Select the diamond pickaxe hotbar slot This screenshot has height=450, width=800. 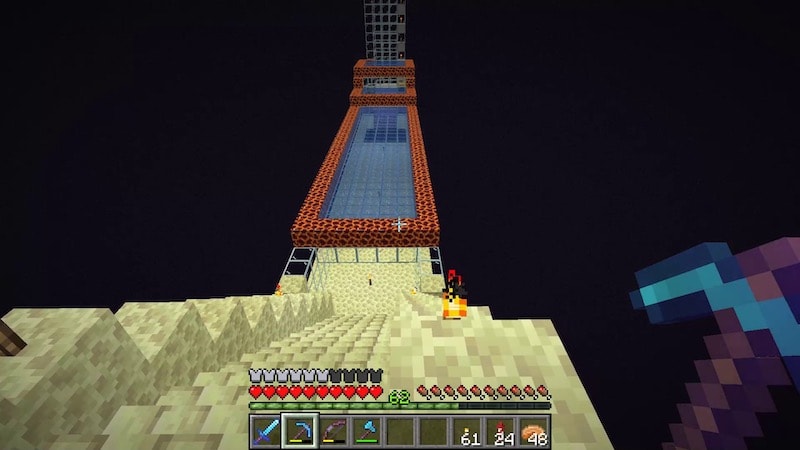299,431
